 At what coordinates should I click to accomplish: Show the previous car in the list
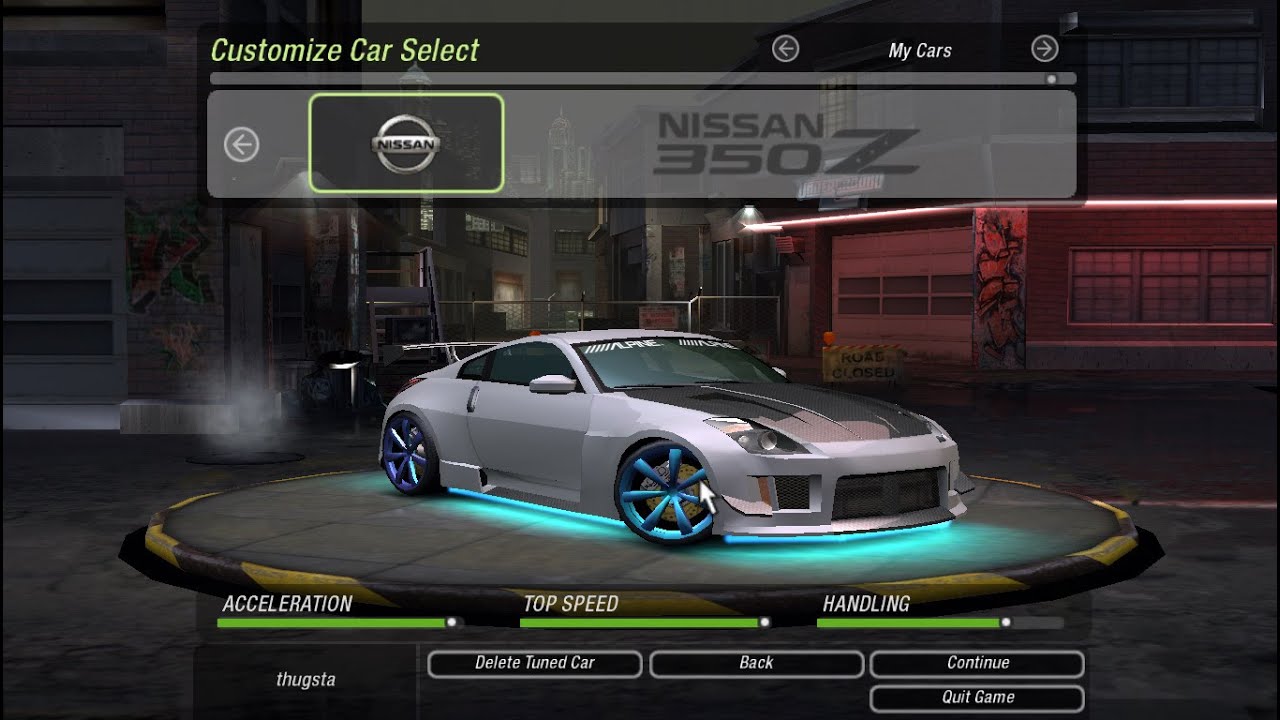click(x=241, y=145)
